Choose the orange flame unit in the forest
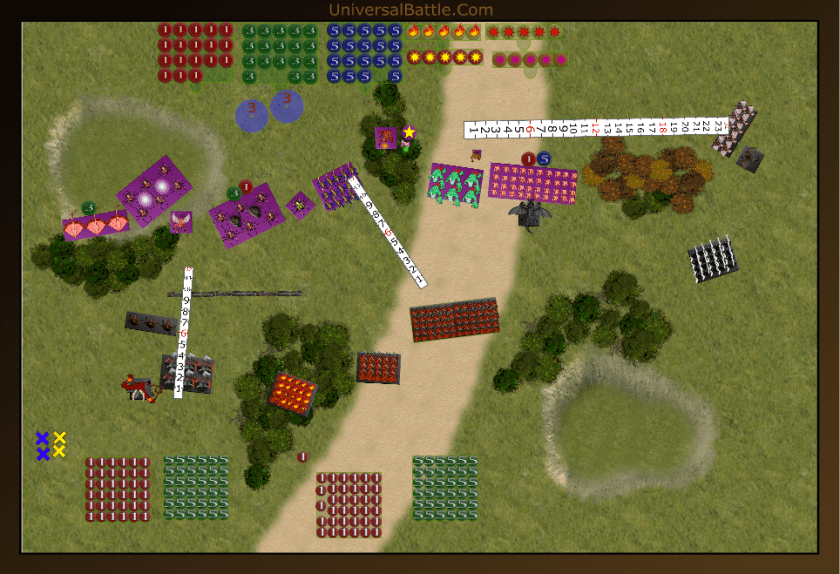The width and height of the screenshot is (840, 574). 292,392
